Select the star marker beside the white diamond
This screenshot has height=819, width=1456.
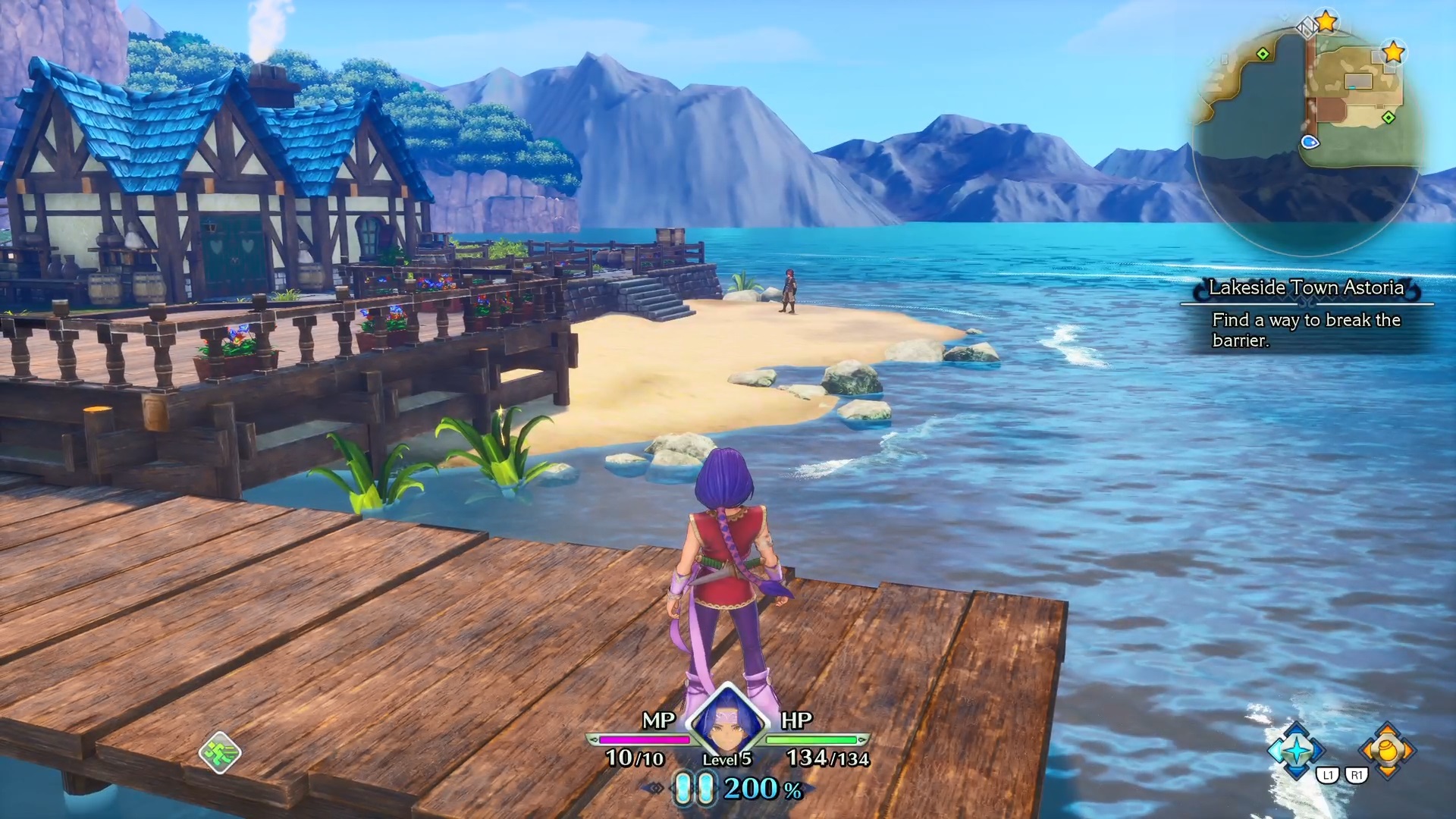pos(1326,22)
